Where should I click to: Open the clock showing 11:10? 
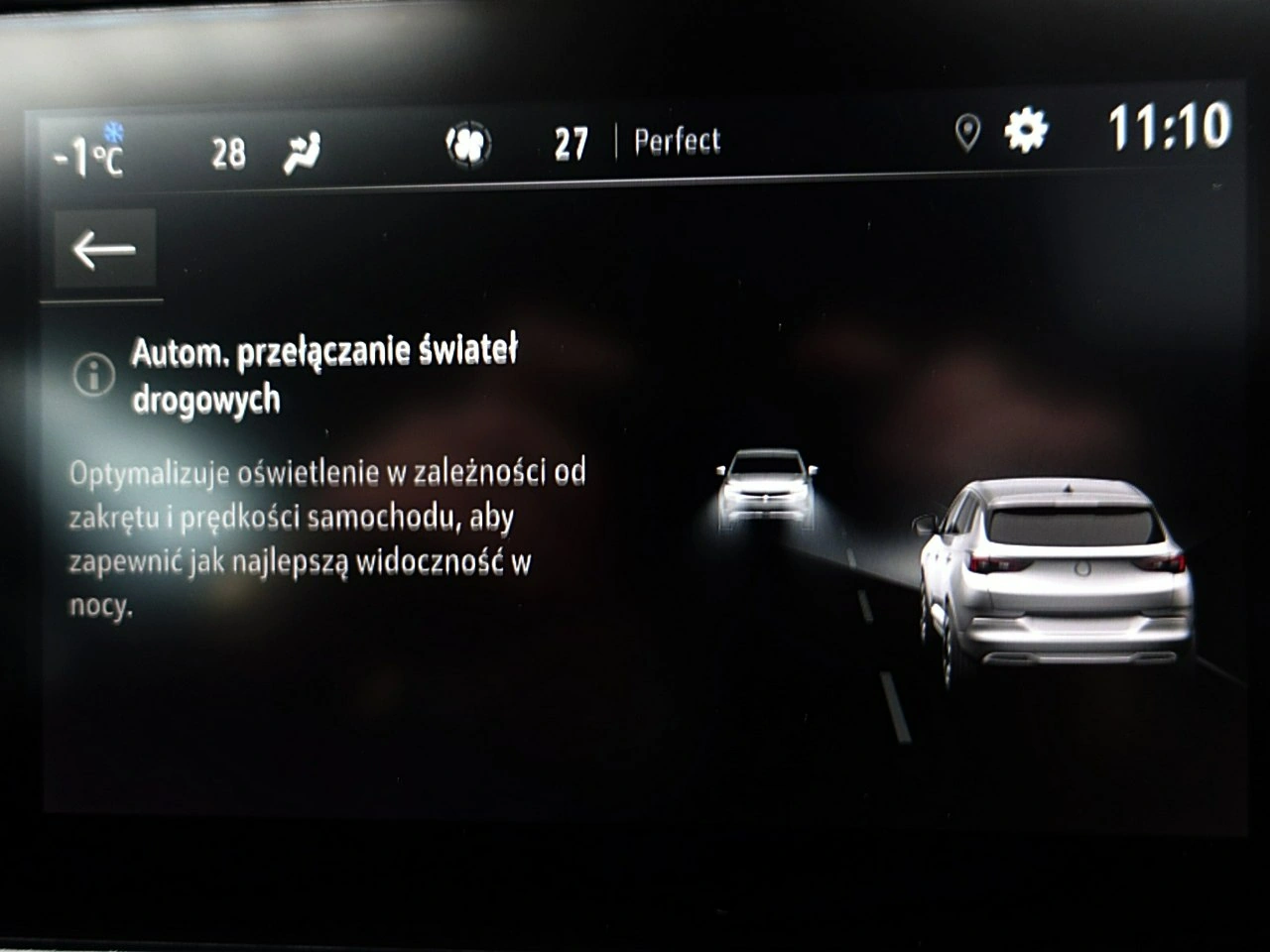click(x=1169, y=127)
